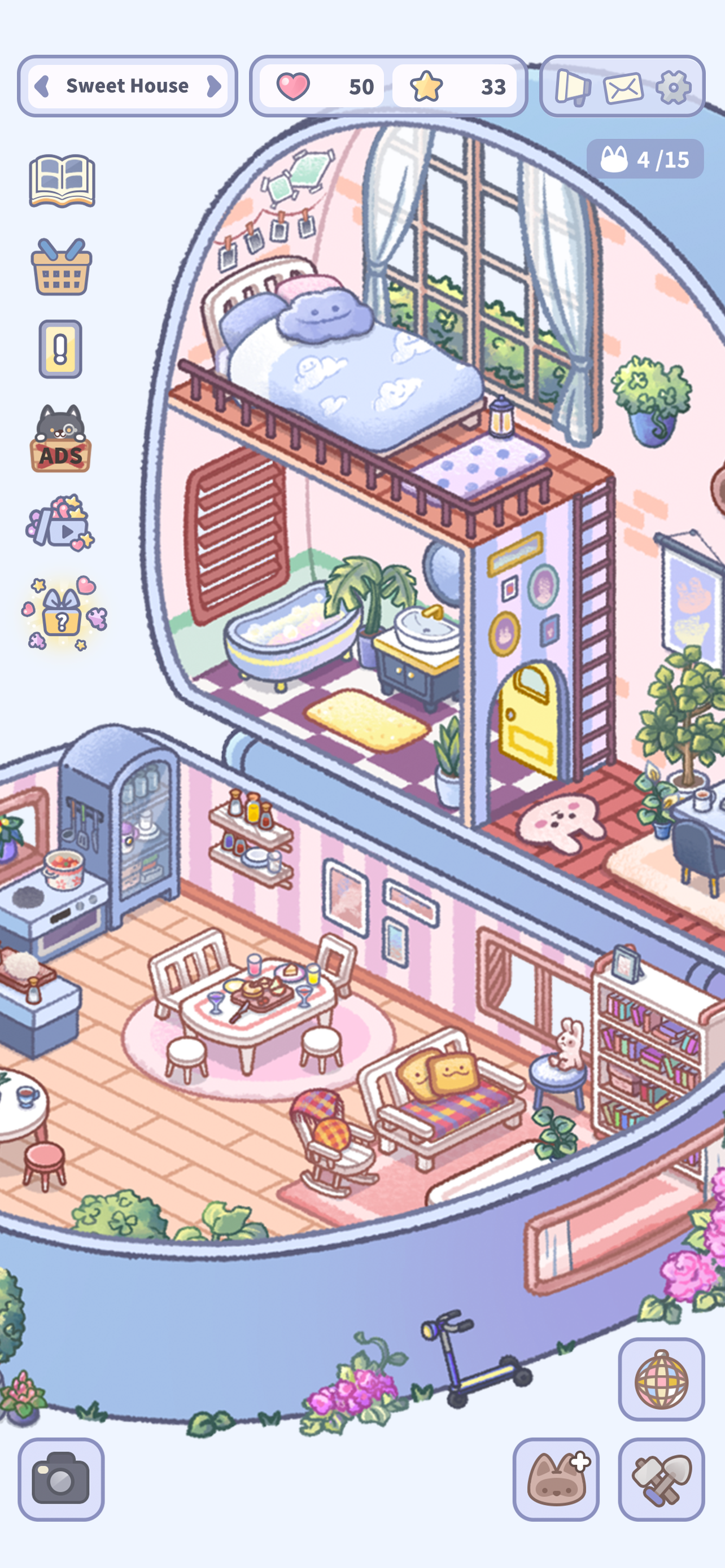Open the mail envelope
This screenshot has height=1568, width=725.
tap(622, 87)
